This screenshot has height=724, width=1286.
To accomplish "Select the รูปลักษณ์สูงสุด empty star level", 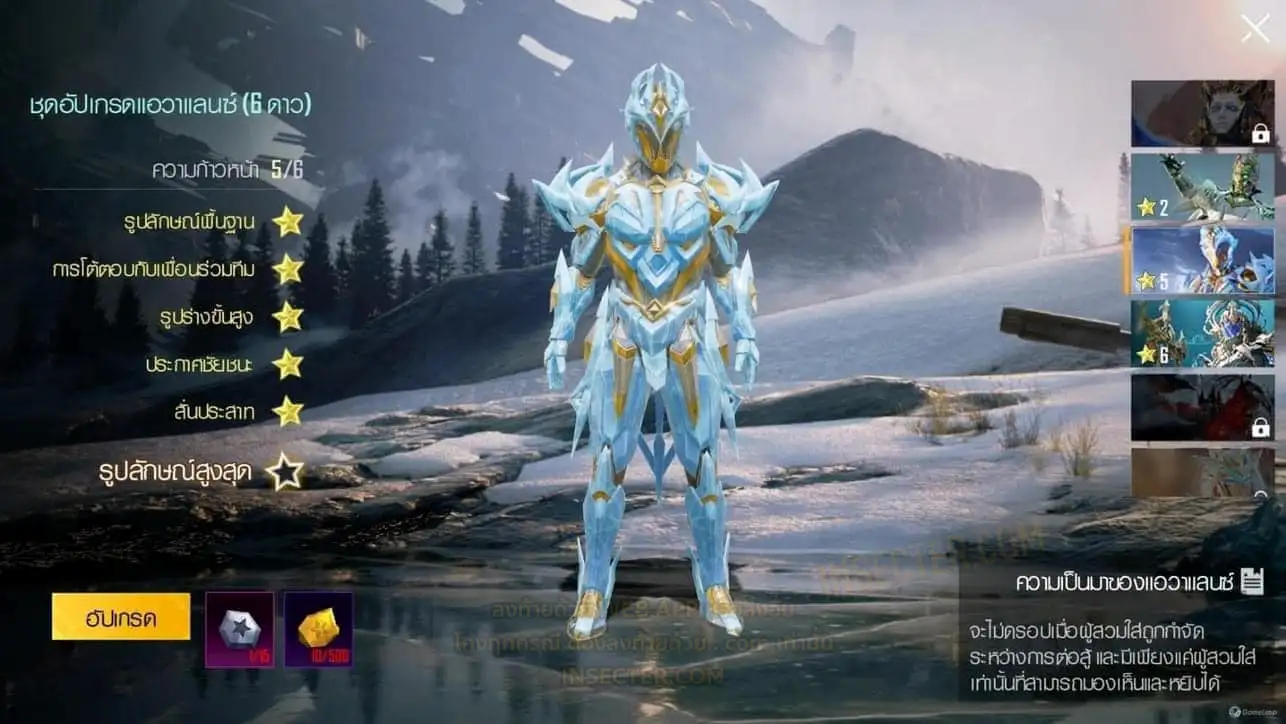I will [x=285, y=472].
